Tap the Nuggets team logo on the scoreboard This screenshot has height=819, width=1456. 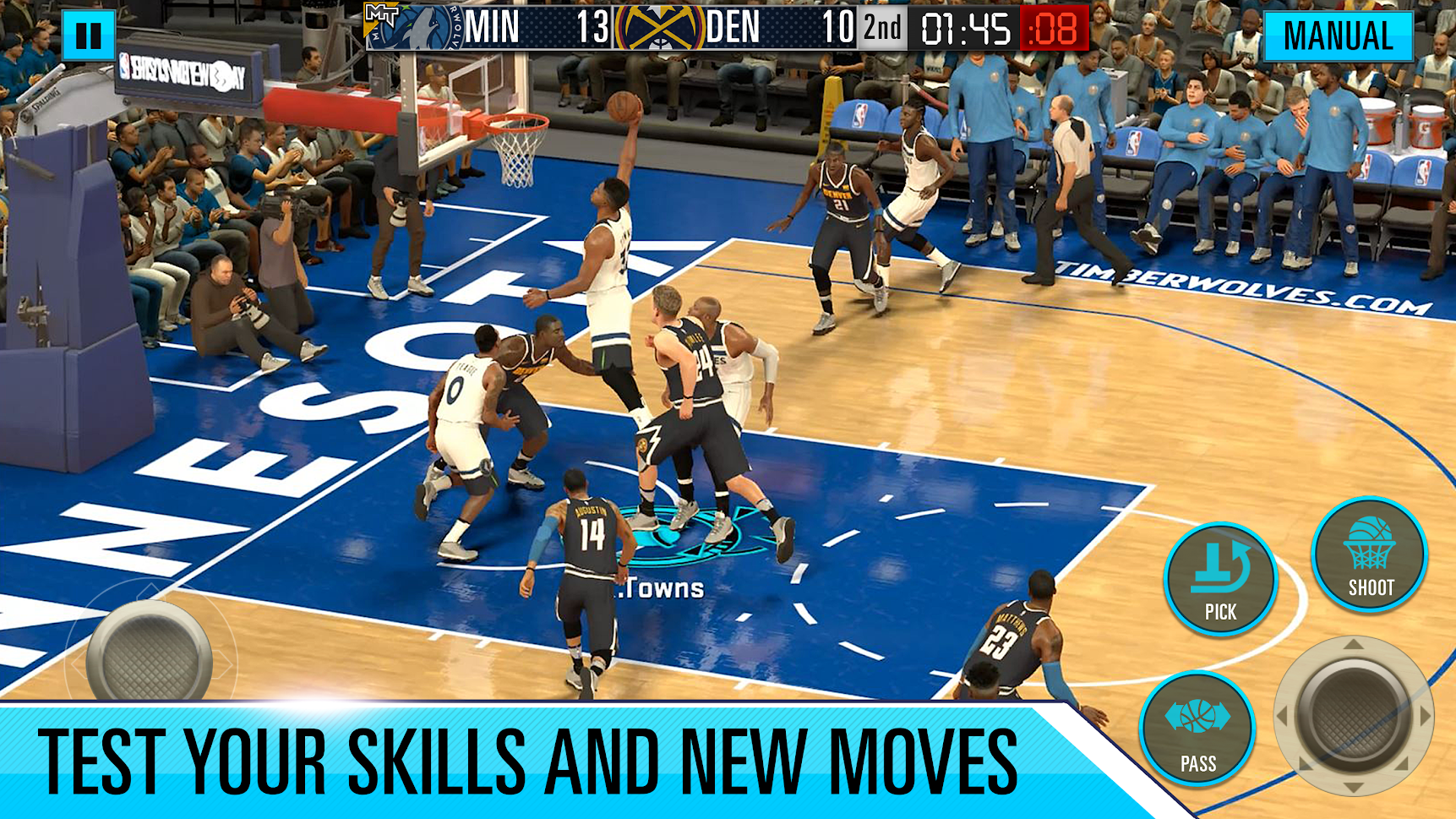coord(659,31)
